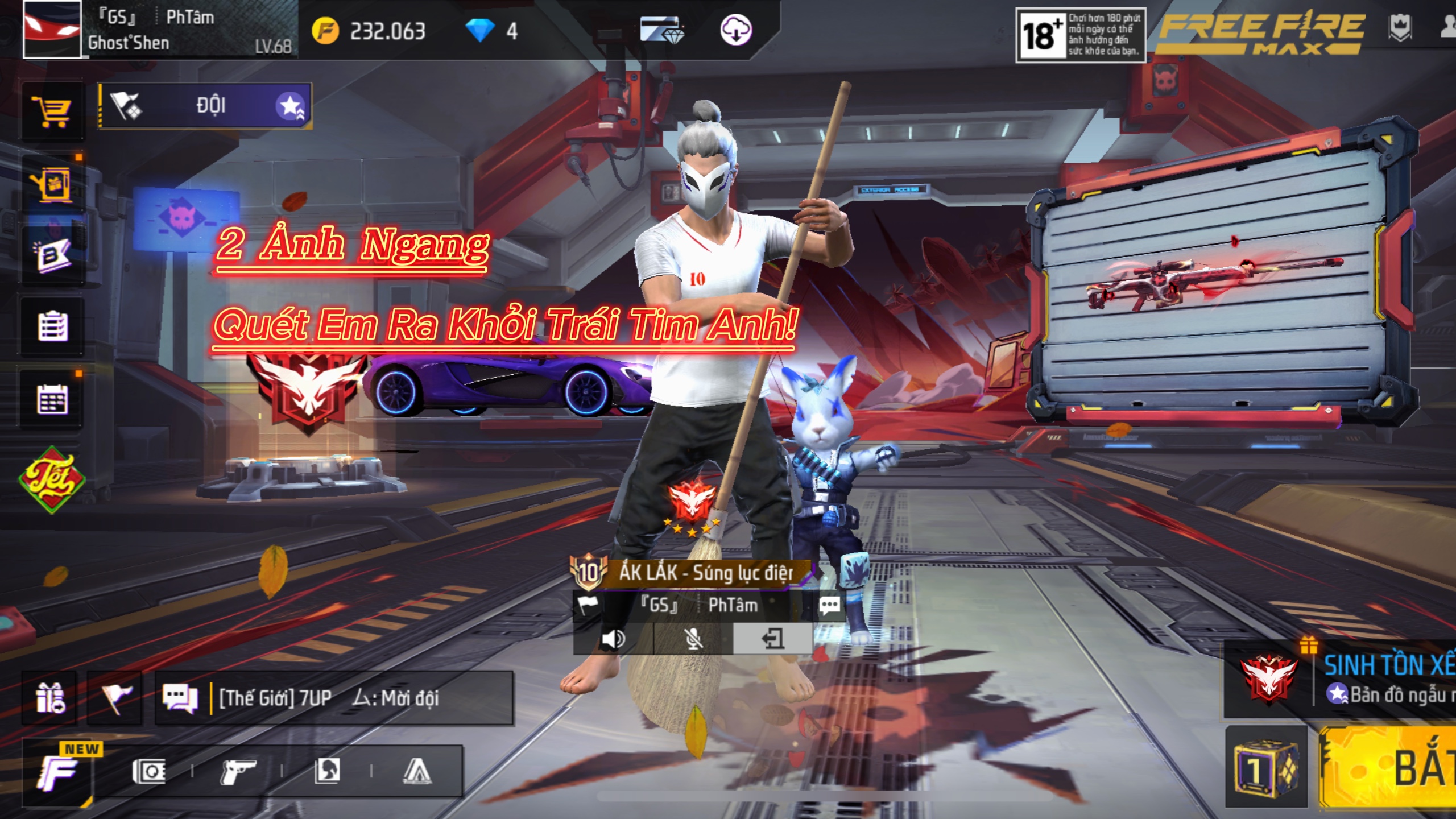Image resolution: width=1456 pixels, height=819 pixels.
Task: Toggle the muted microphone button
Action: tap(693, 639)
